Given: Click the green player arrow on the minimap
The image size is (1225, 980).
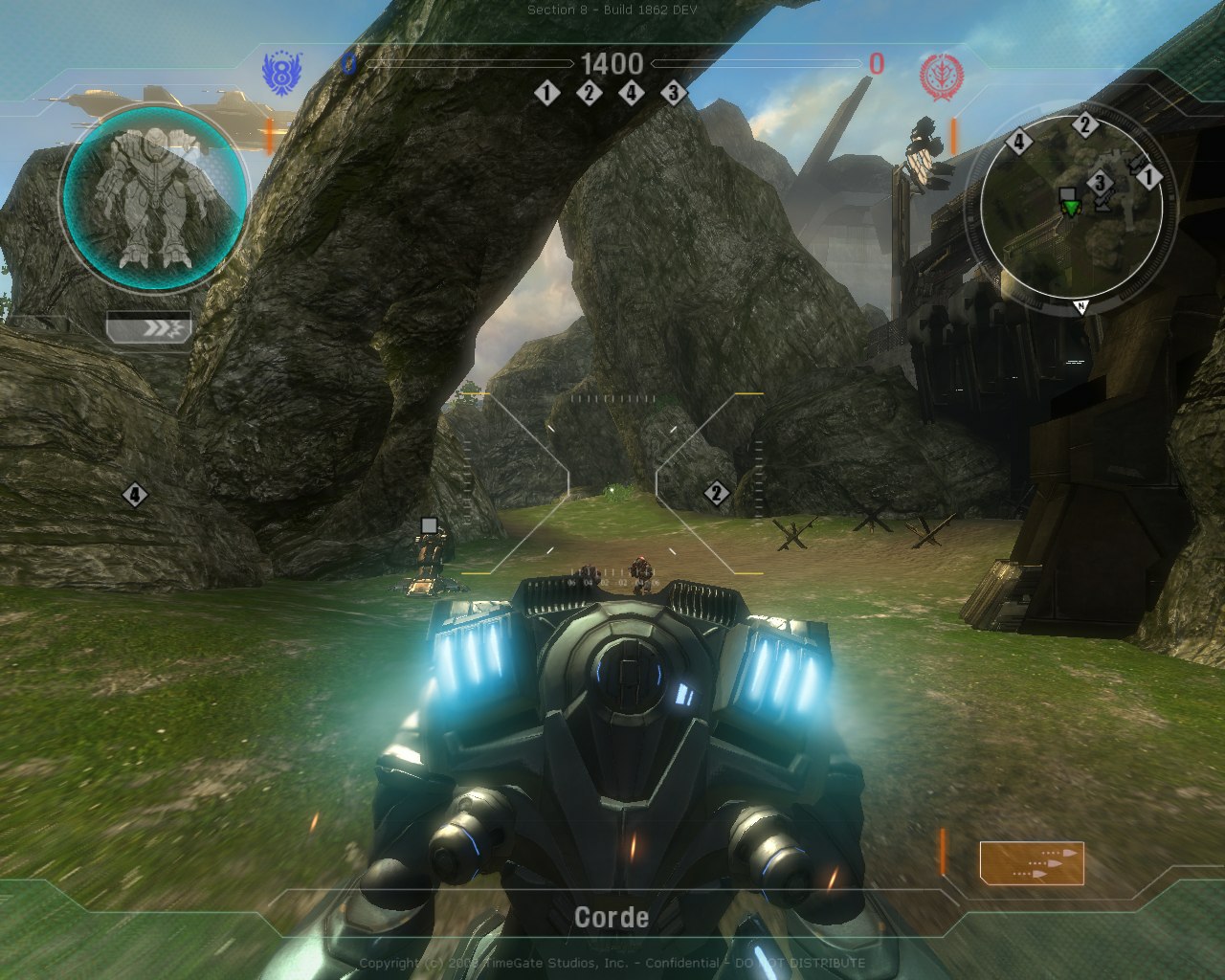Looking at the screenshot, I should point(1069,208).
